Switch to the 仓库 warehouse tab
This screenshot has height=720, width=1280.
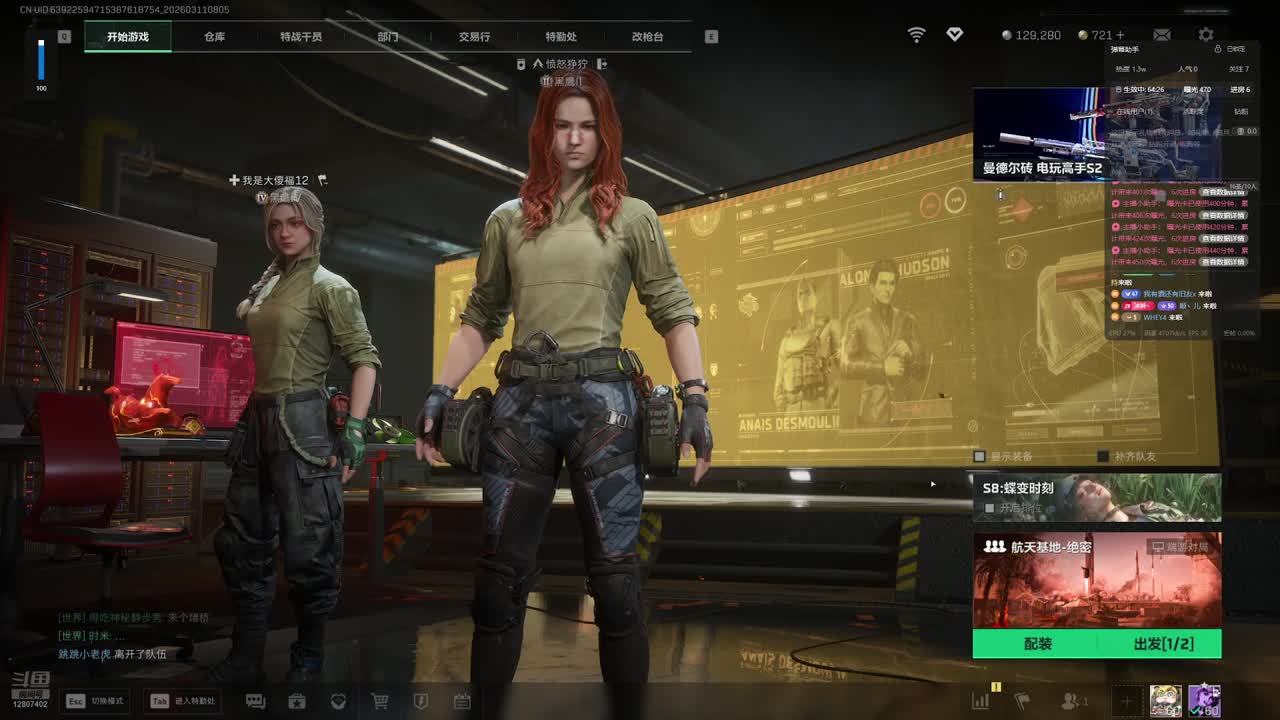pyautogui.click(x=214, y=37)
